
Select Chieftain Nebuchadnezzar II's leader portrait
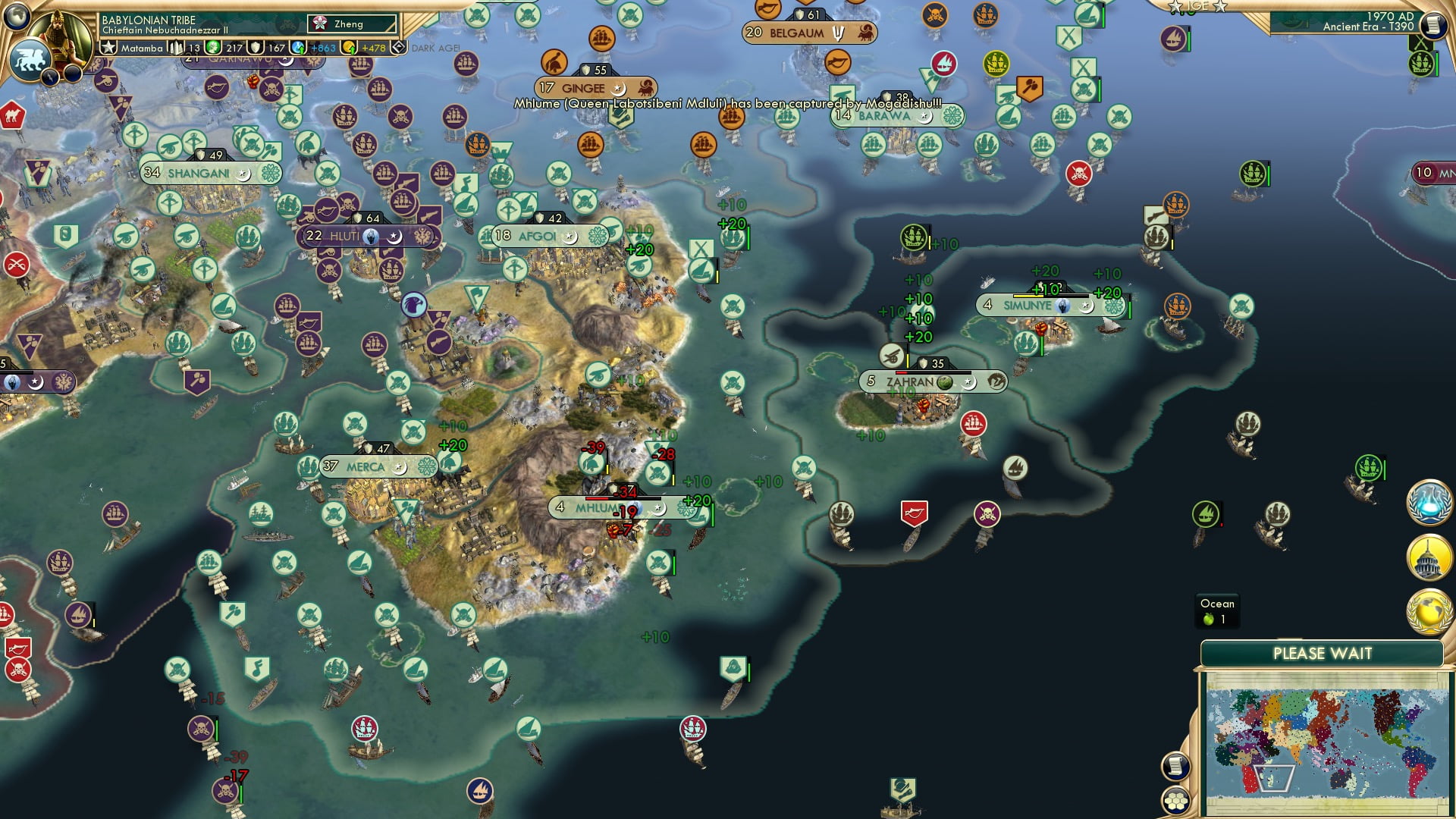pos(59,36)
